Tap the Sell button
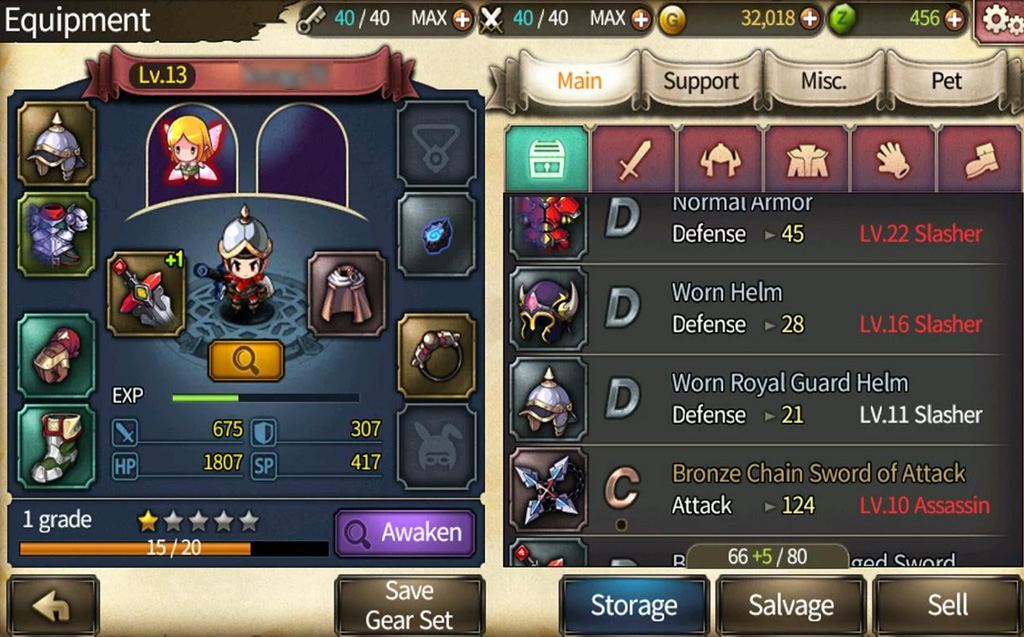Viewport: 1024px width, 637px height. pyautogui.click(x=946, y=605)
